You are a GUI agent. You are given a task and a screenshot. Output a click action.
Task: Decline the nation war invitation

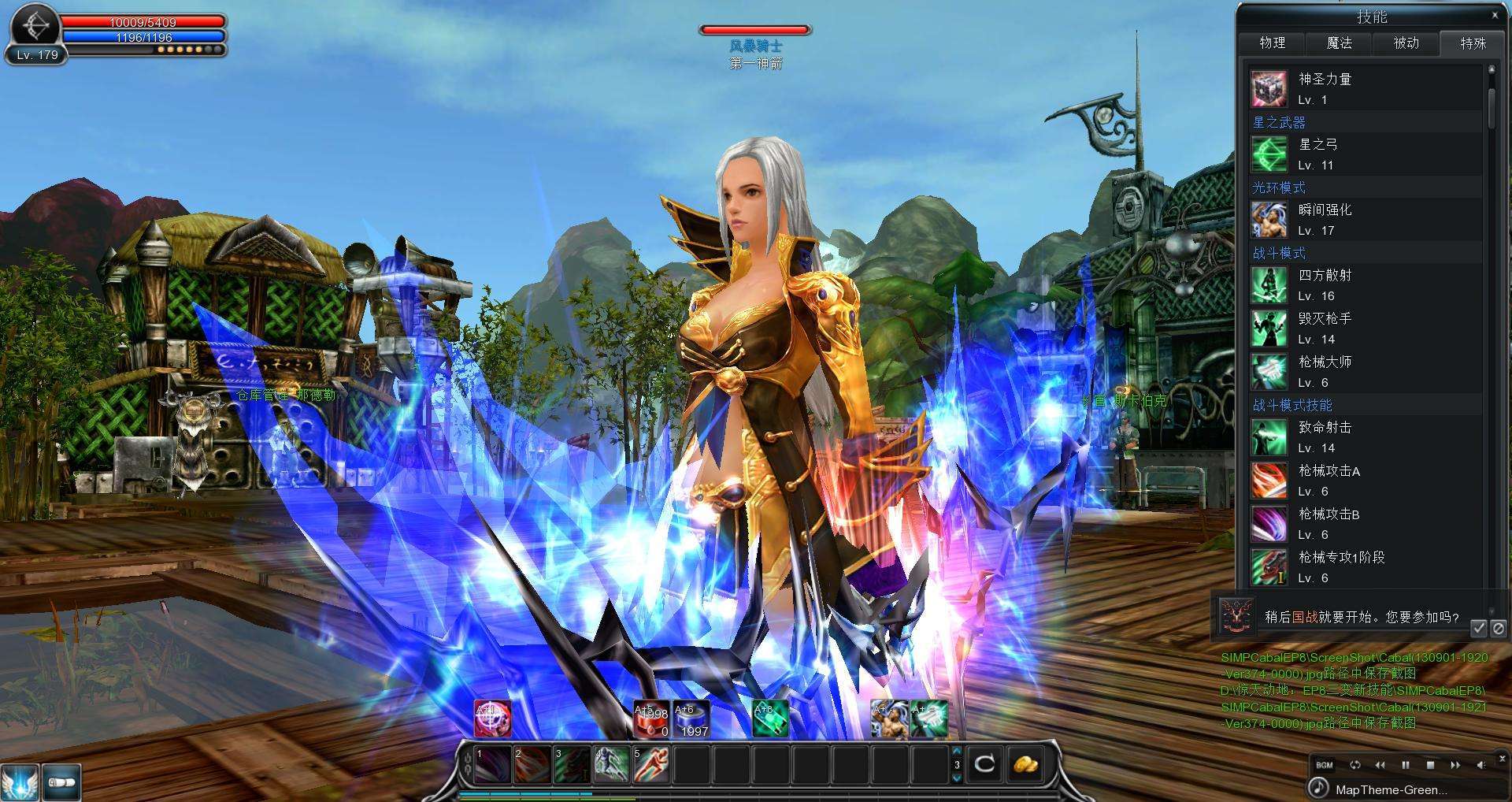[x=1498, y=628]
